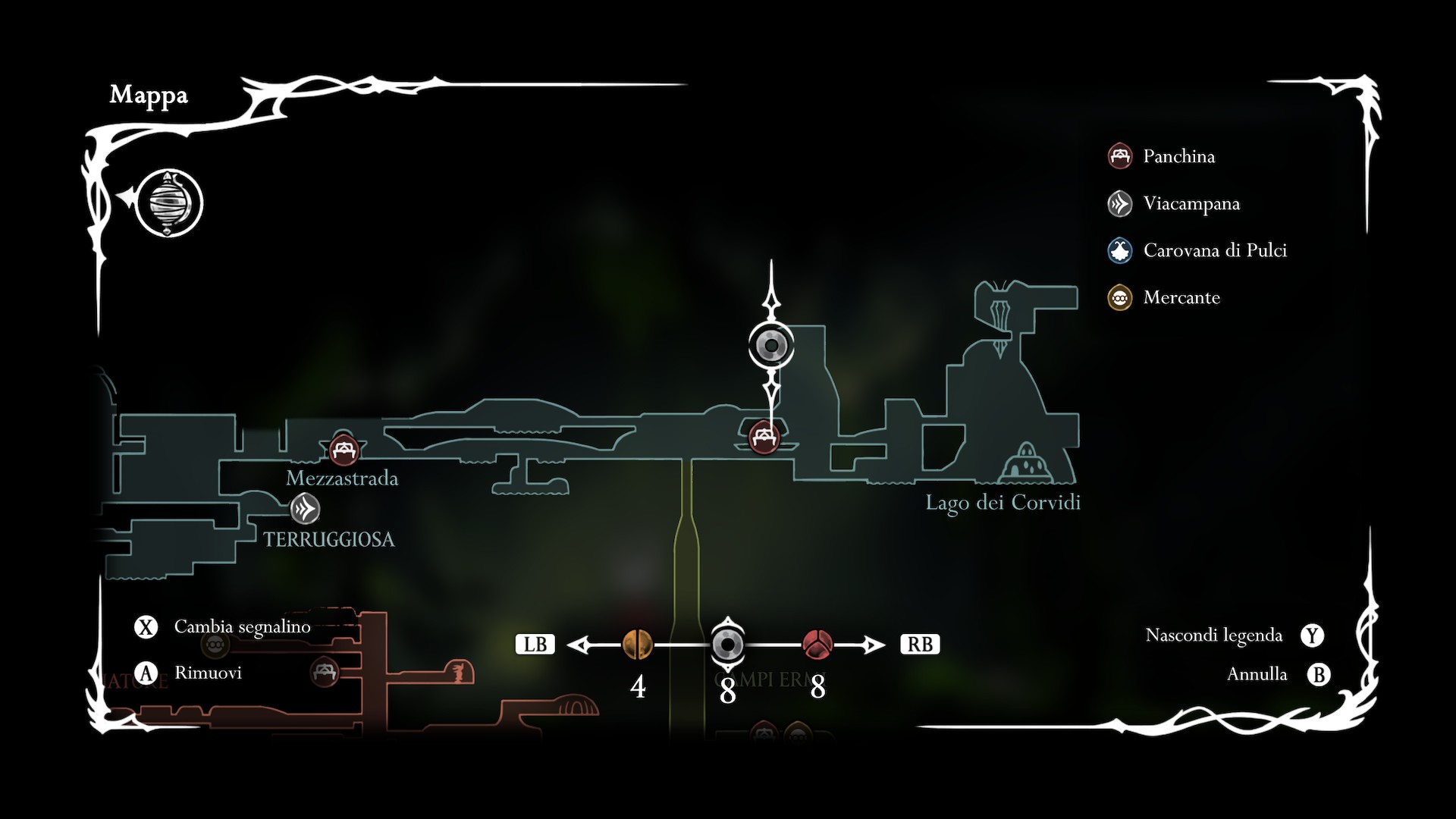Click the cocoon indicator in the corner

[x=169, y=203]
